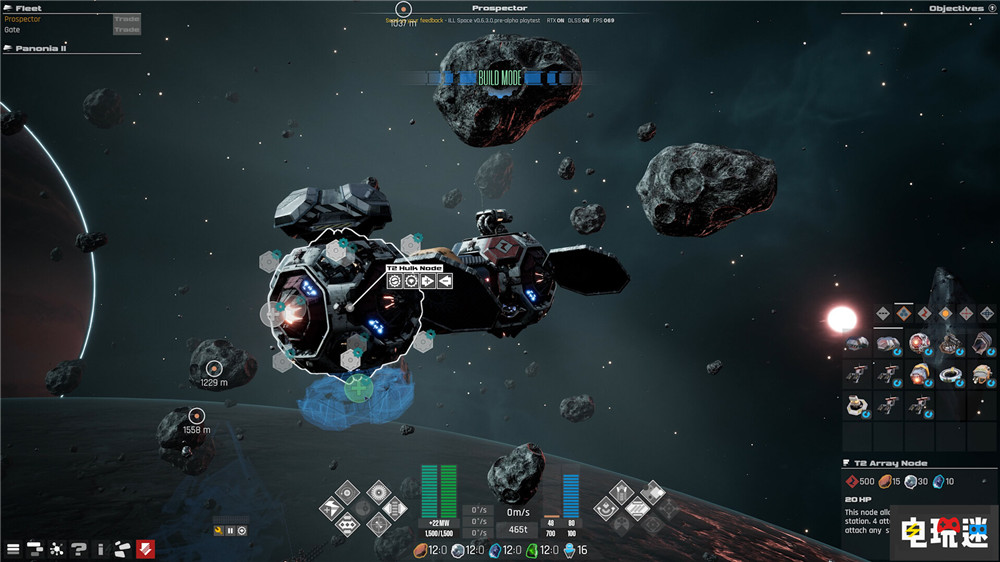Select Gate in the Fleet list
Screen dimensions: 1000x562
(x=12, y=30)
